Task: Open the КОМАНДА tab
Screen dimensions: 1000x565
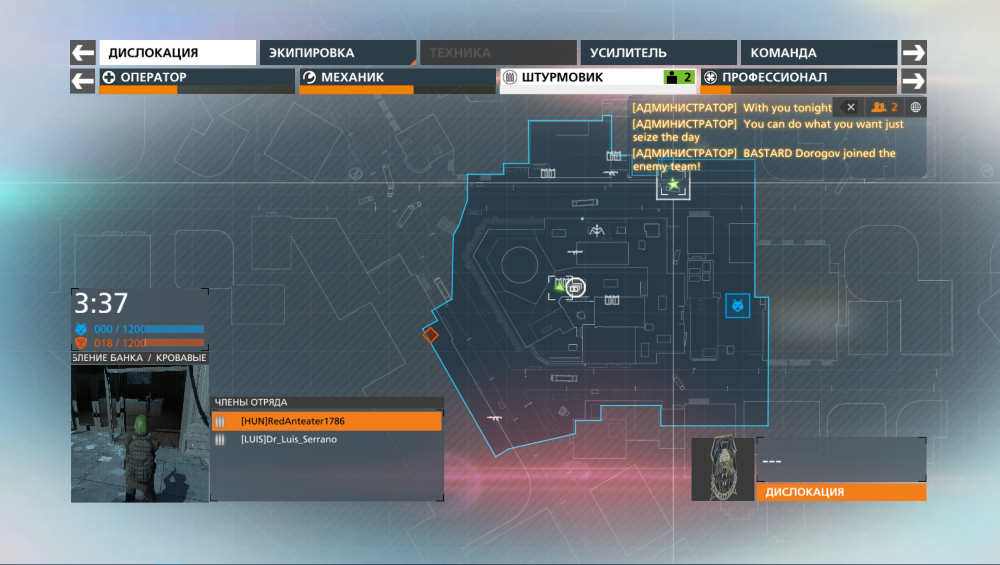Action: (818, 53)
